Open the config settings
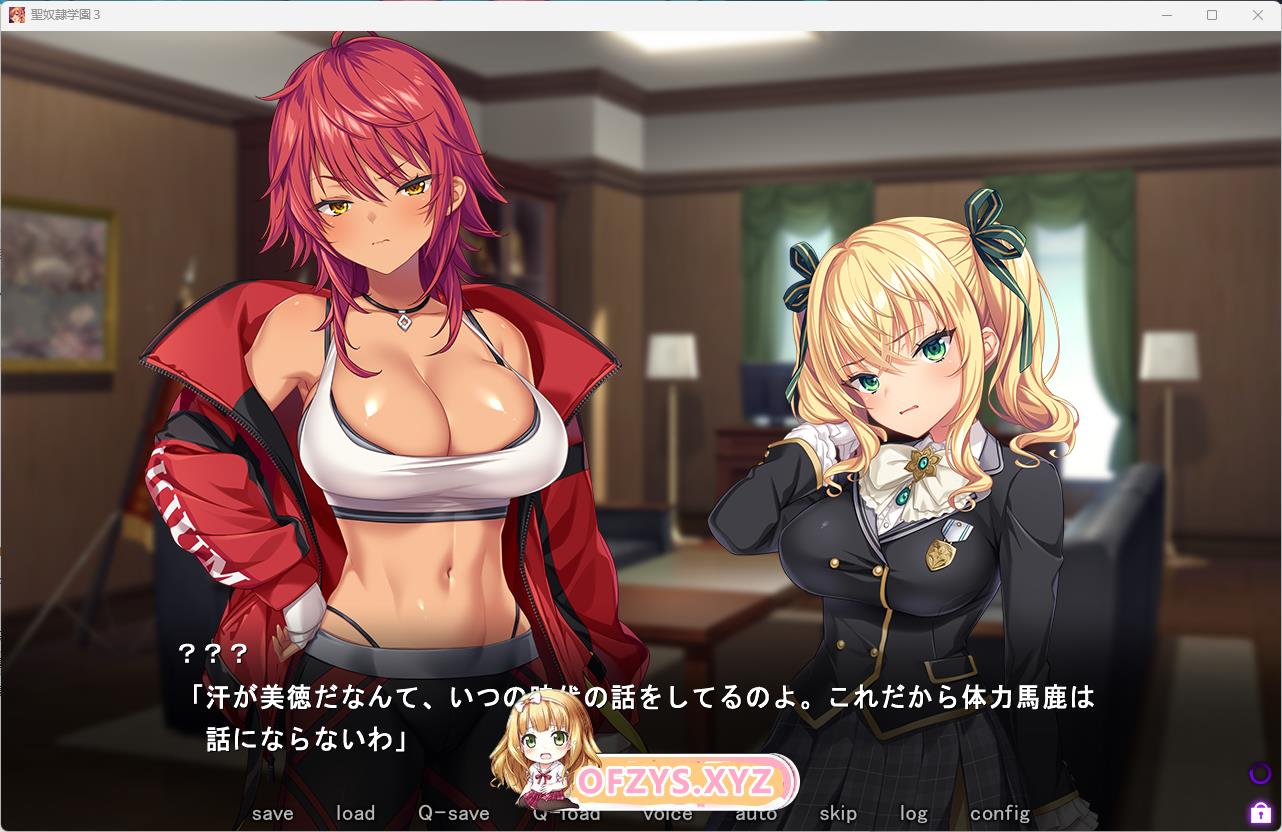Viewport: 1282px width, 832px height. pyautogui.click(x=999, y=813)
